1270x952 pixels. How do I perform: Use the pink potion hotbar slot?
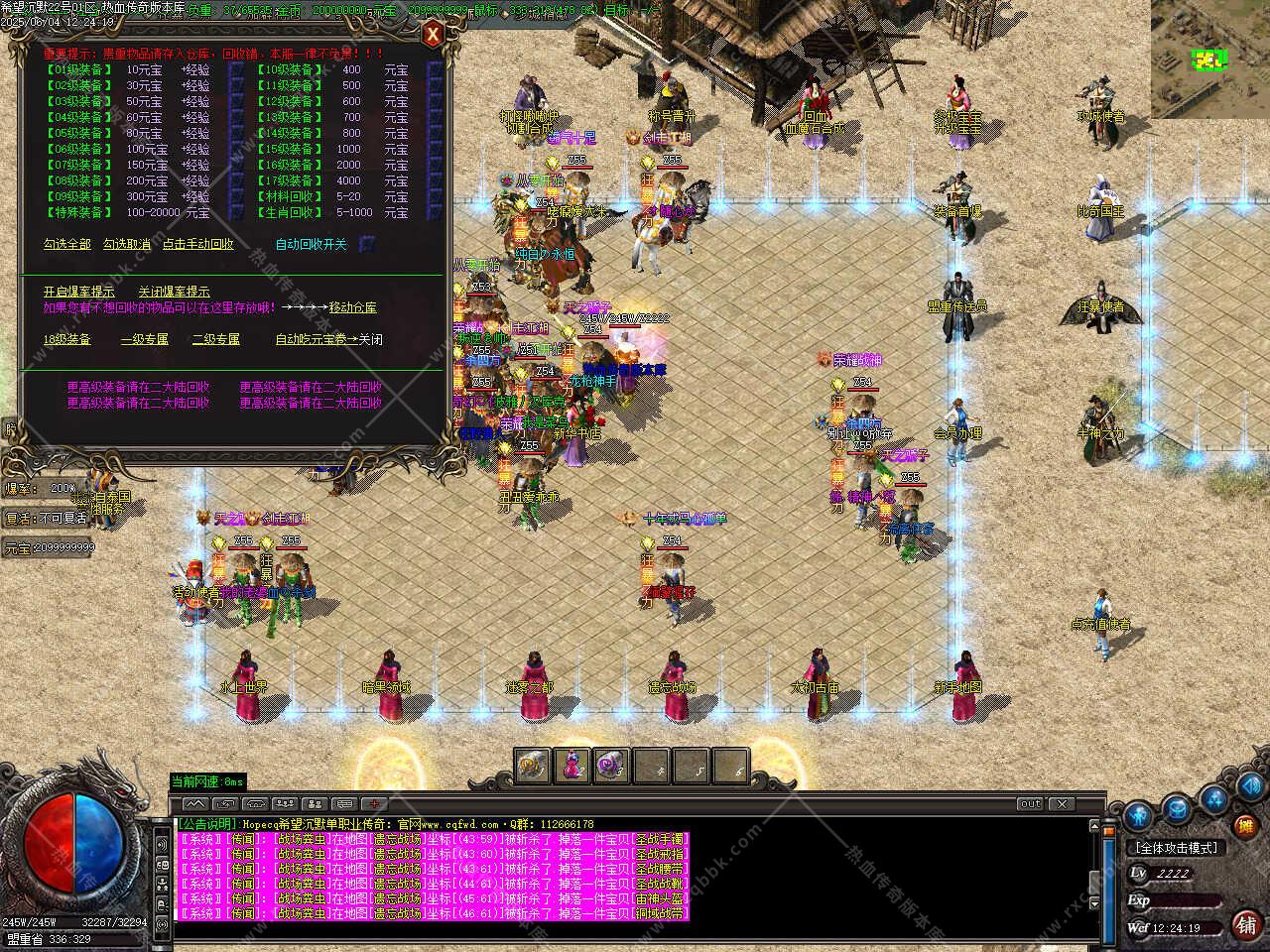(573, 766)
